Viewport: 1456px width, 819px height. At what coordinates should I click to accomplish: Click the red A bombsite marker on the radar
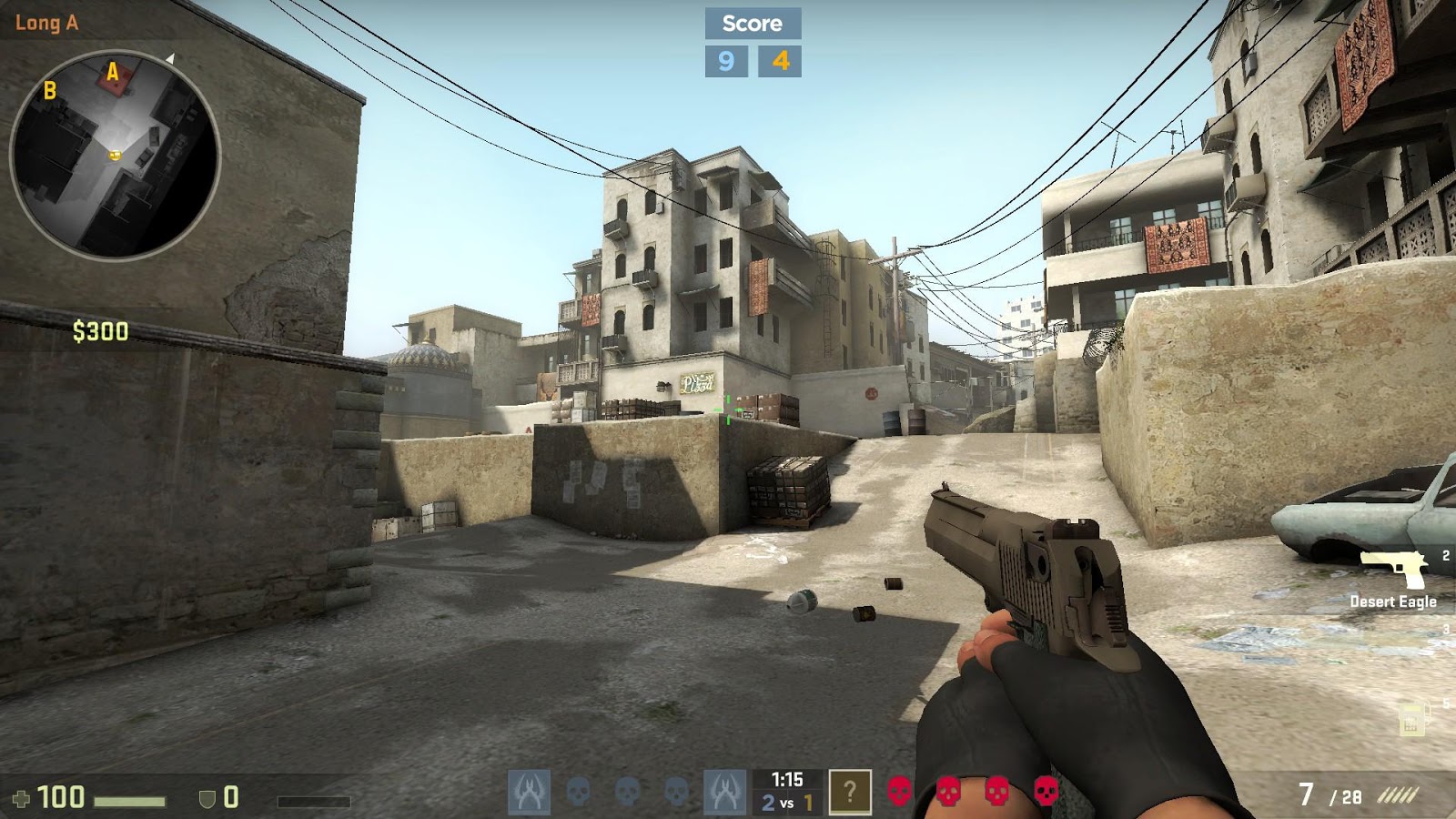(111, 78)
